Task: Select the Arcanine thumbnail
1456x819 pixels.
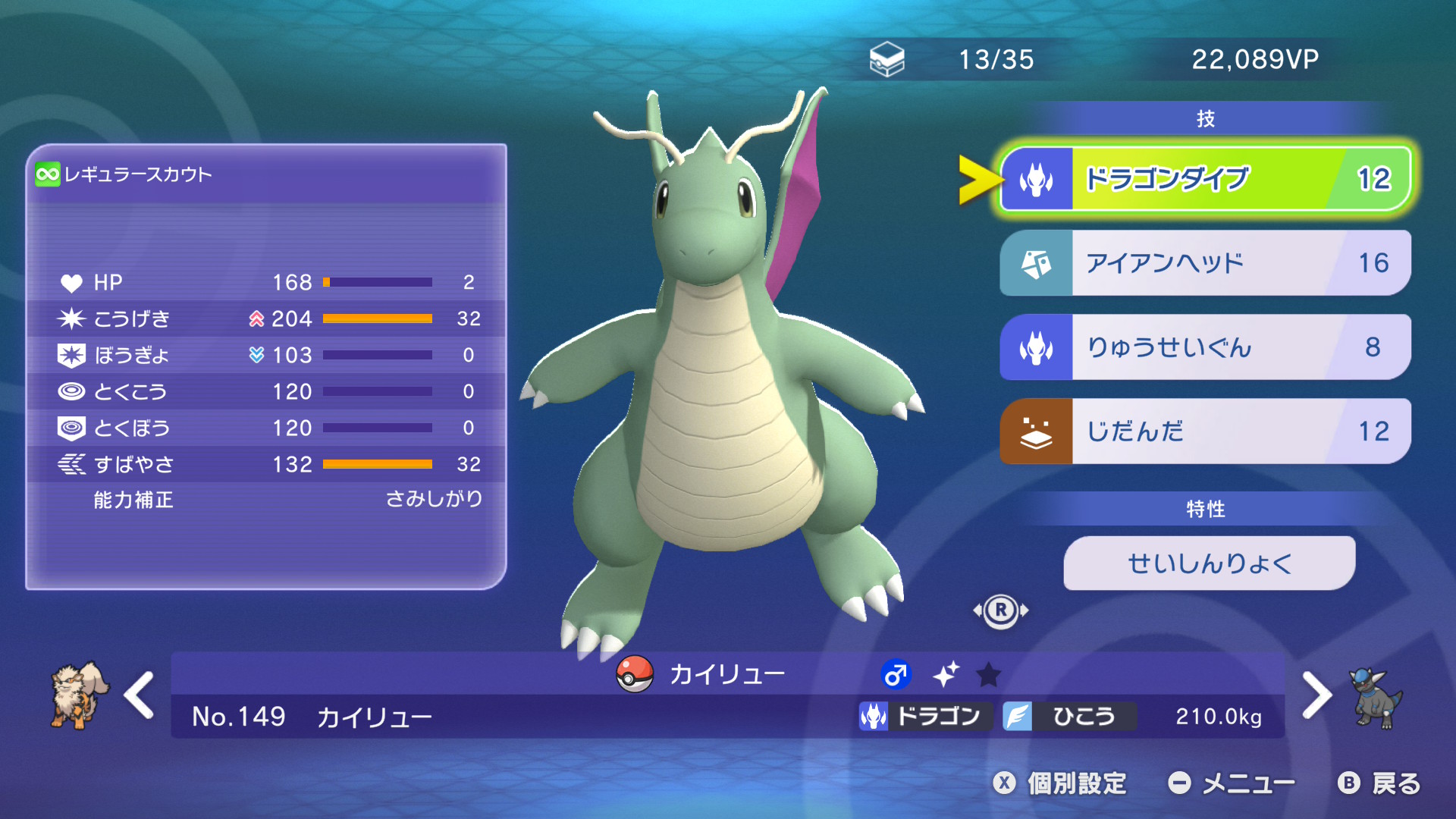Action: [x=78, y=695]
